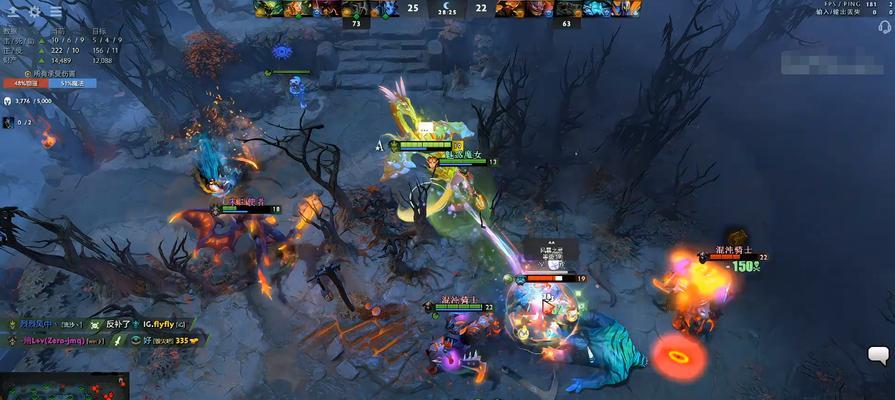This screenshot has width=895, height=400.
Task: Click the headset voice icon
Action: (884, 27)
